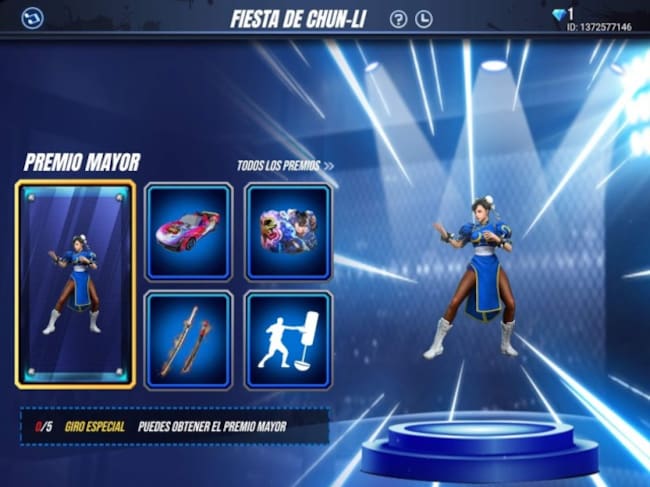
Task: Tap the Giro Especial progress bar
Action: click(174, 427)
